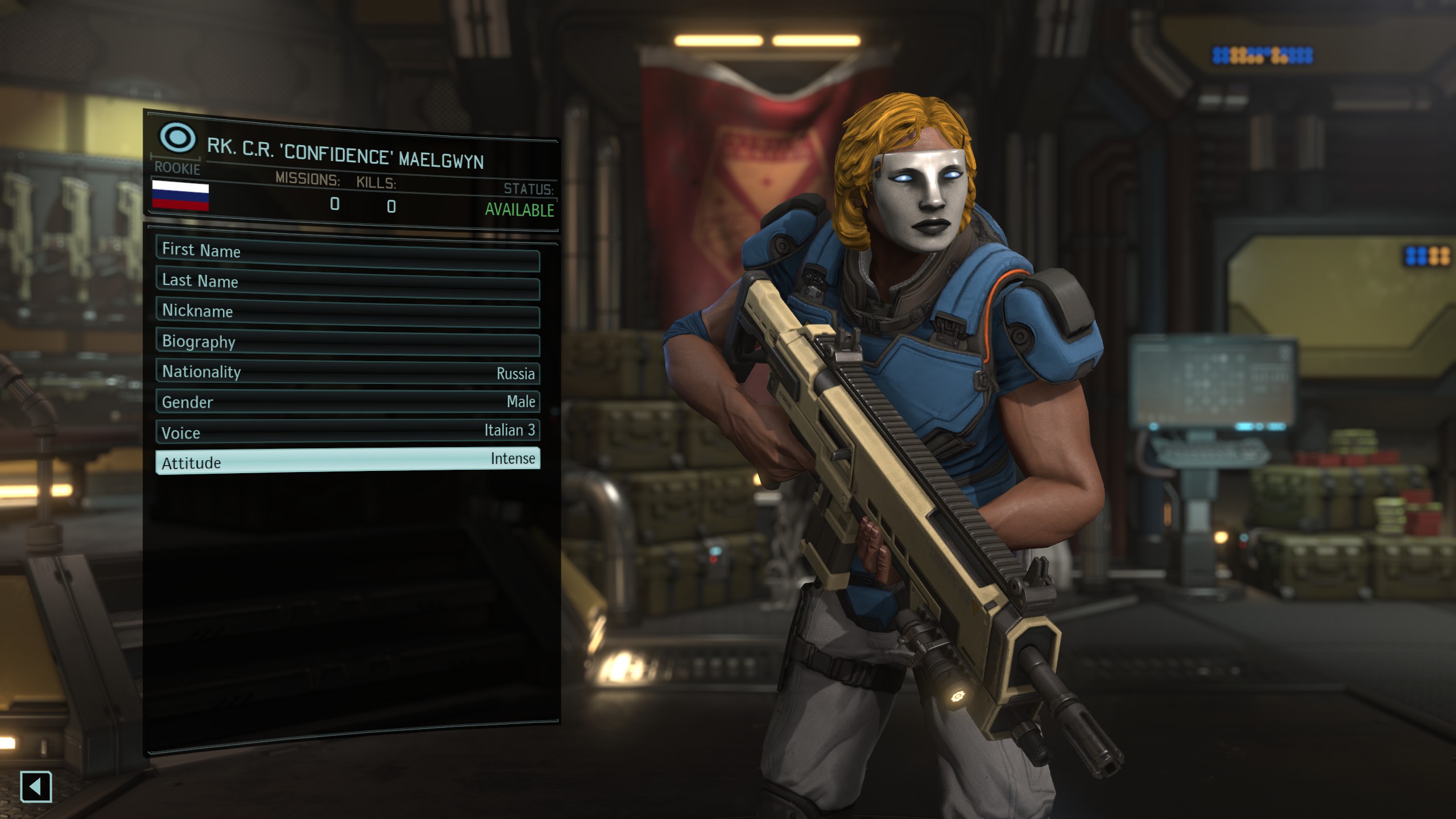This screenshot has height=819, width=1456.
Task: Change the Nationality from Russia
Action: pyautogui.click(x=348, y=373)
